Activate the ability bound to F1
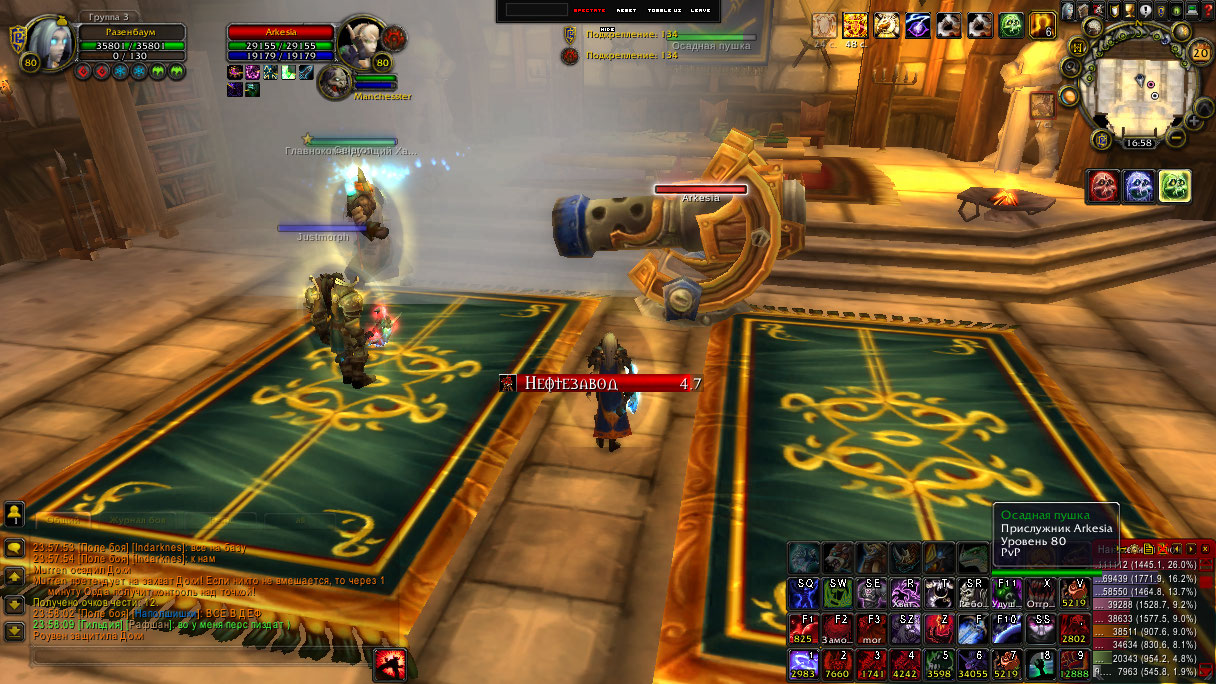Image resolution: width=1216 pixels, height=684 pixels. click(803, 628)
